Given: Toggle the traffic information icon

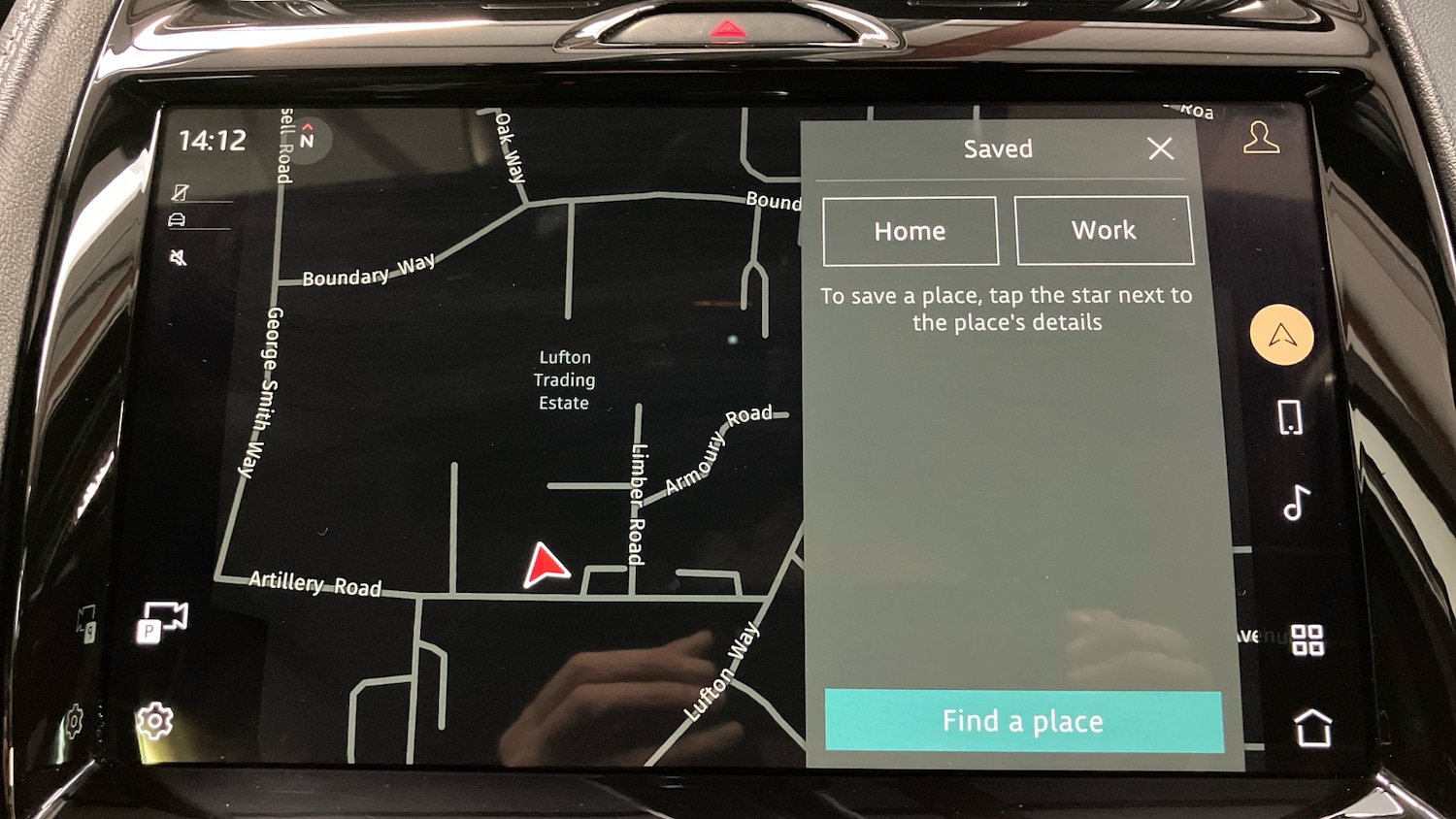Looking at the screenshot, I should tap(178, 218).
